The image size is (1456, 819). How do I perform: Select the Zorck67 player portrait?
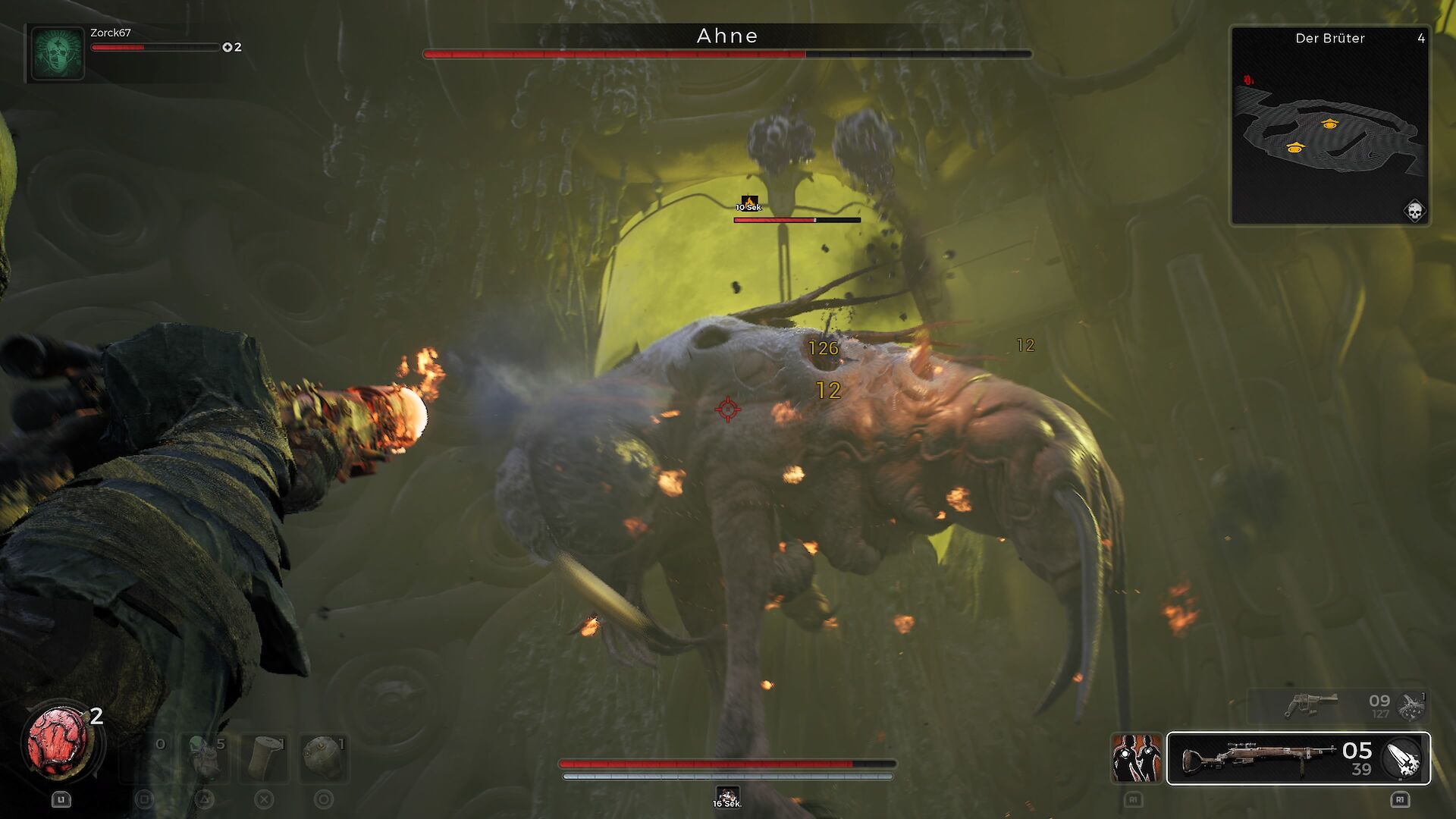(57, 52)
